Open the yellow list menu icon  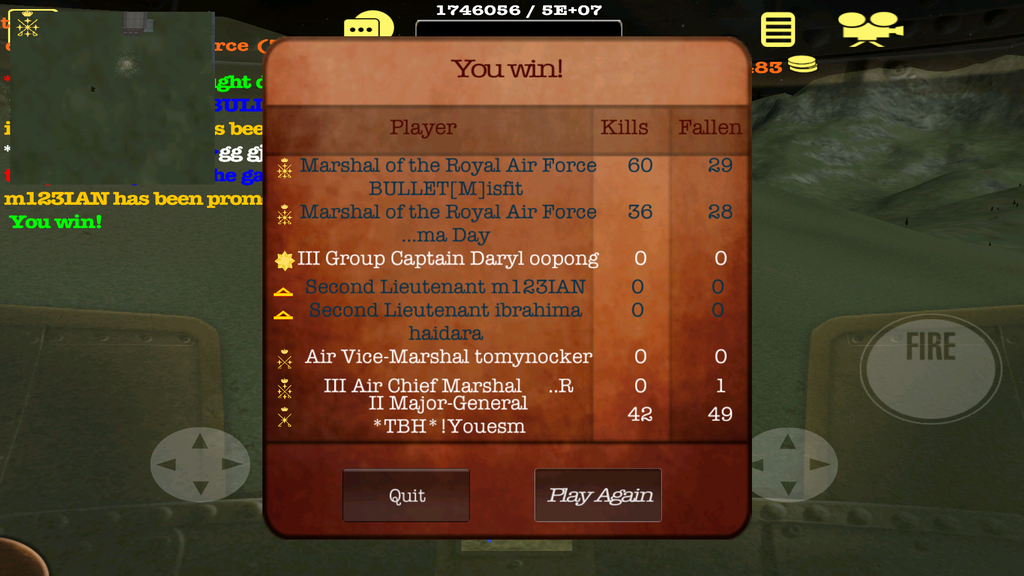778,30
